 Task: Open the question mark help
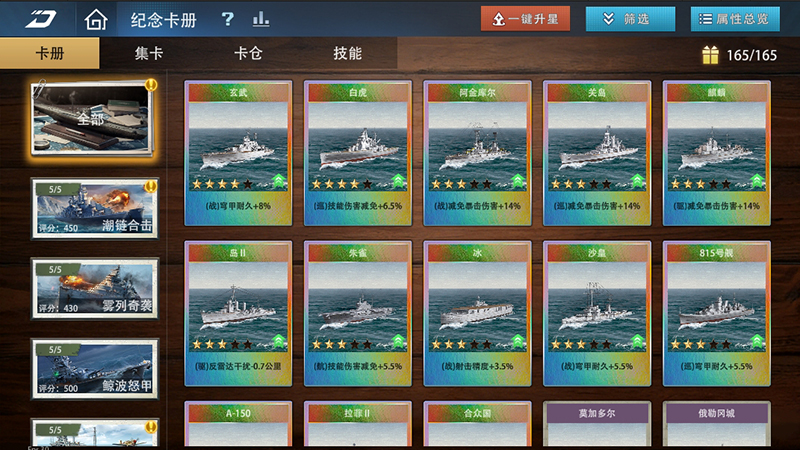pyautogui.click(x=228, y=19)
